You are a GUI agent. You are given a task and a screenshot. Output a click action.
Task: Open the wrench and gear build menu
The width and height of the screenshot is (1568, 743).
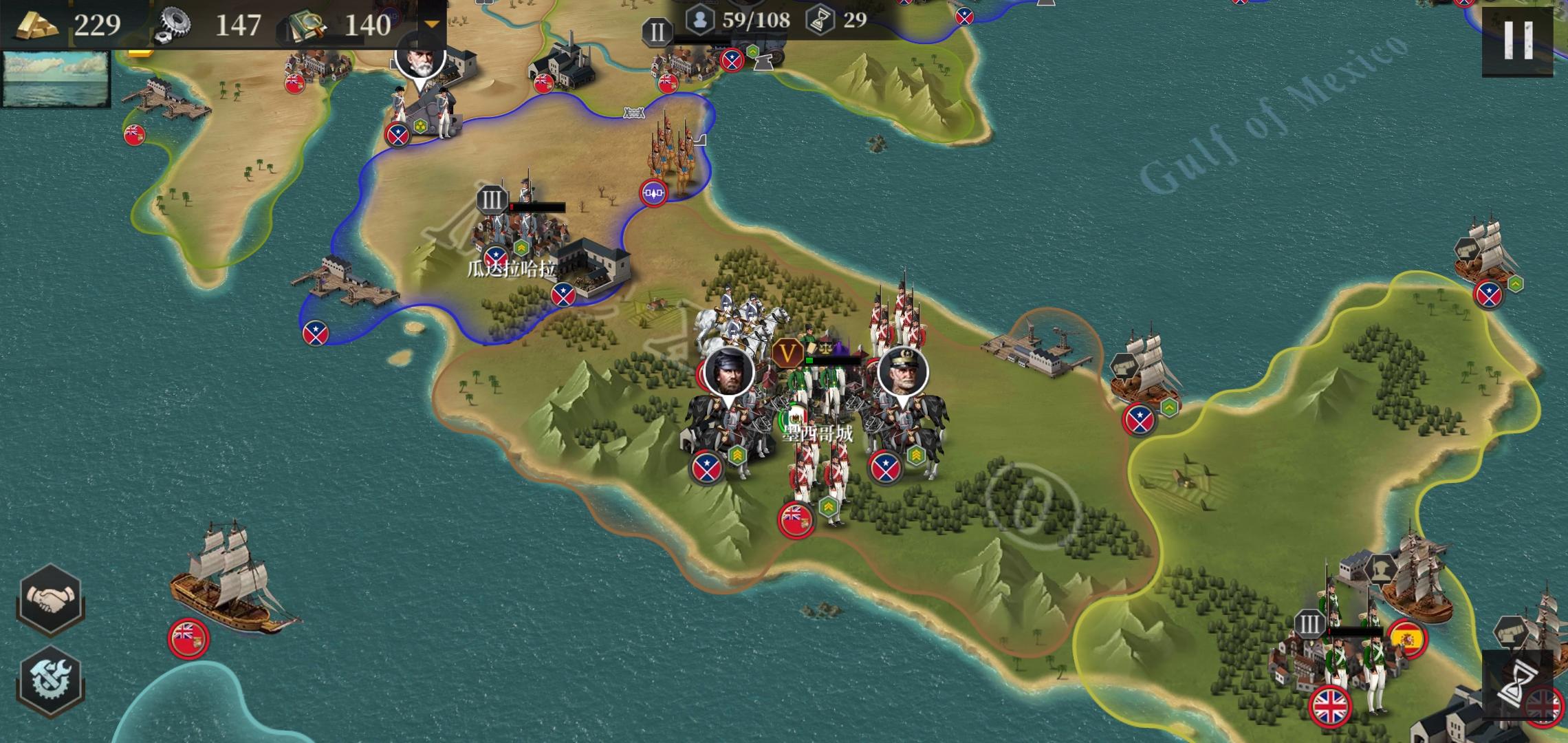pyautogui.click(x=50, y=680)
